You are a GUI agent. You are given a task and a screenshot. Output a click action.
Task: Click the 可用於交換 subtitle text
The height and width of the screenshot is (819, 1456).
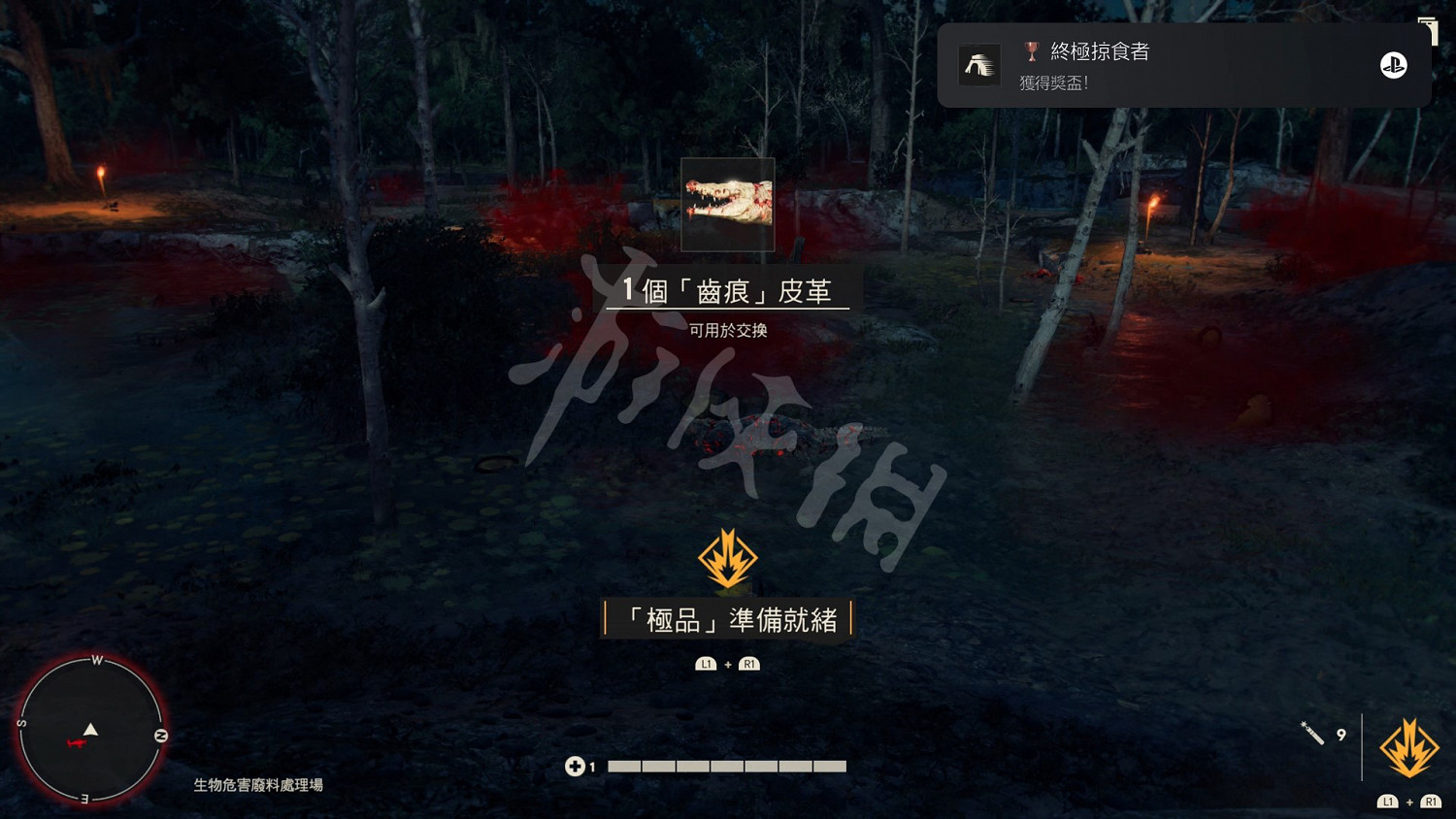click(x=727, y=329)
